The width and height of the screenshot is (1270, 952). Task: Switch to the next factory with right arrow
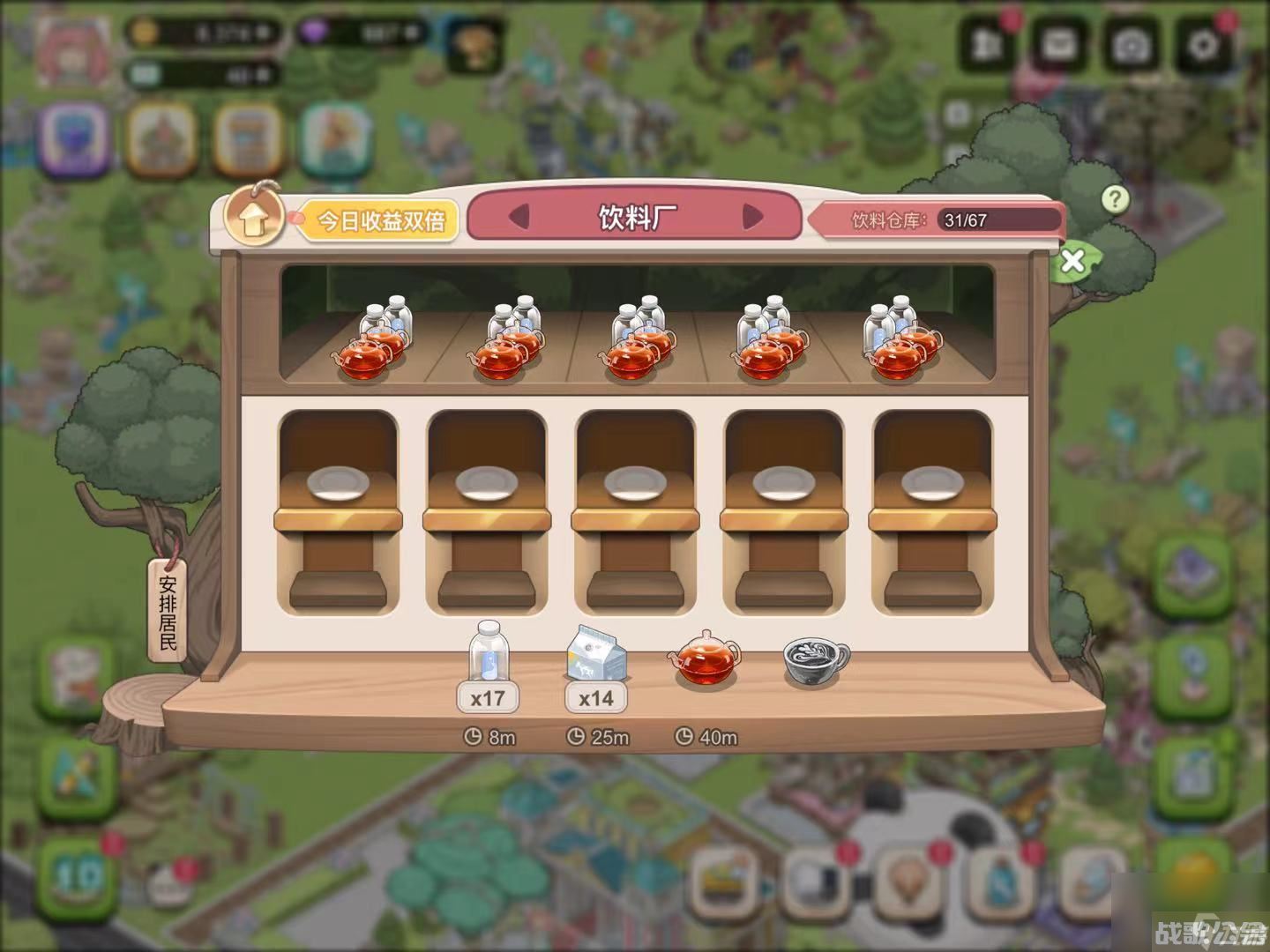click(752, 217)
